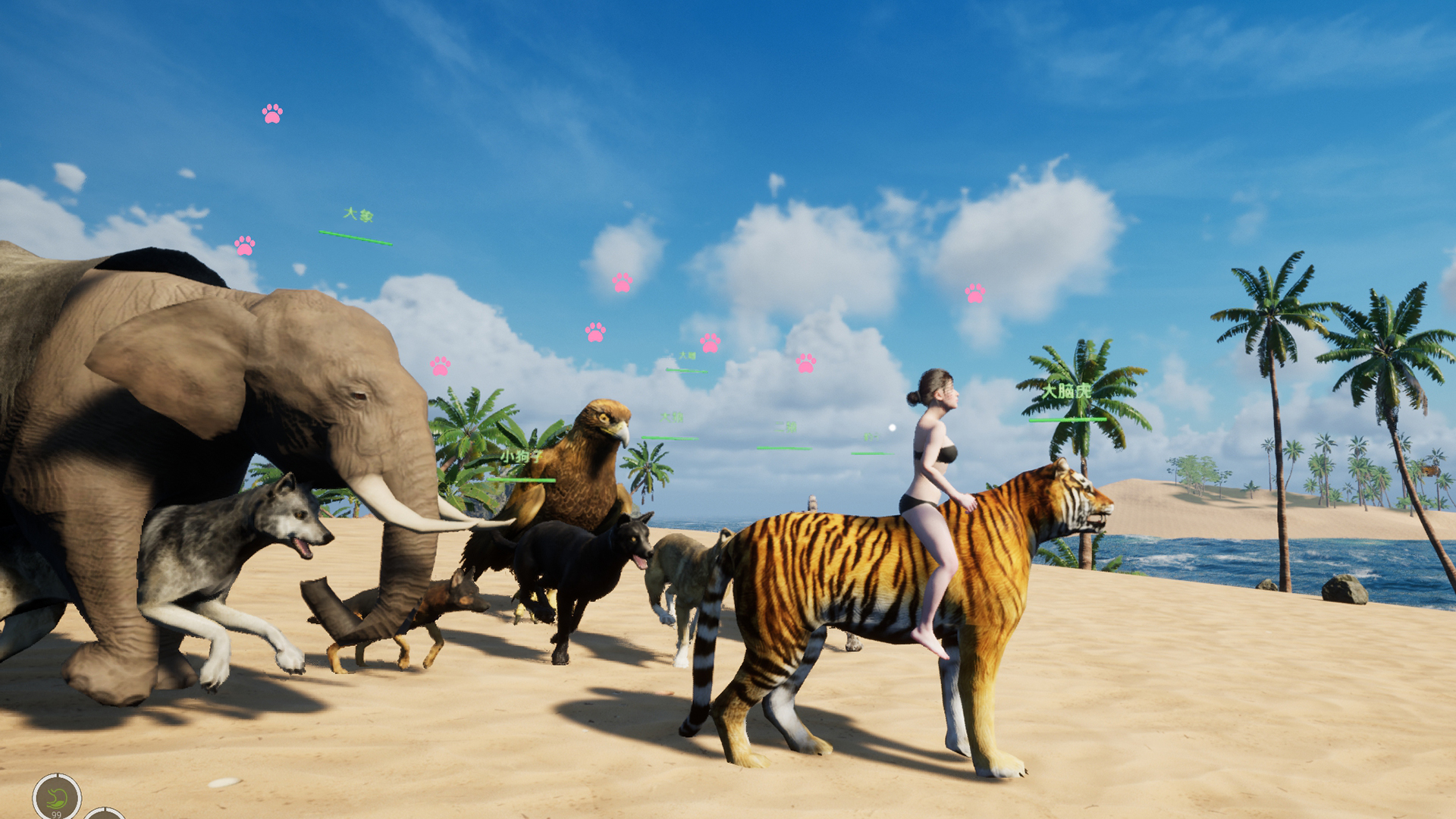Click the paw marker above the 大雕 label

pos(710,342)
